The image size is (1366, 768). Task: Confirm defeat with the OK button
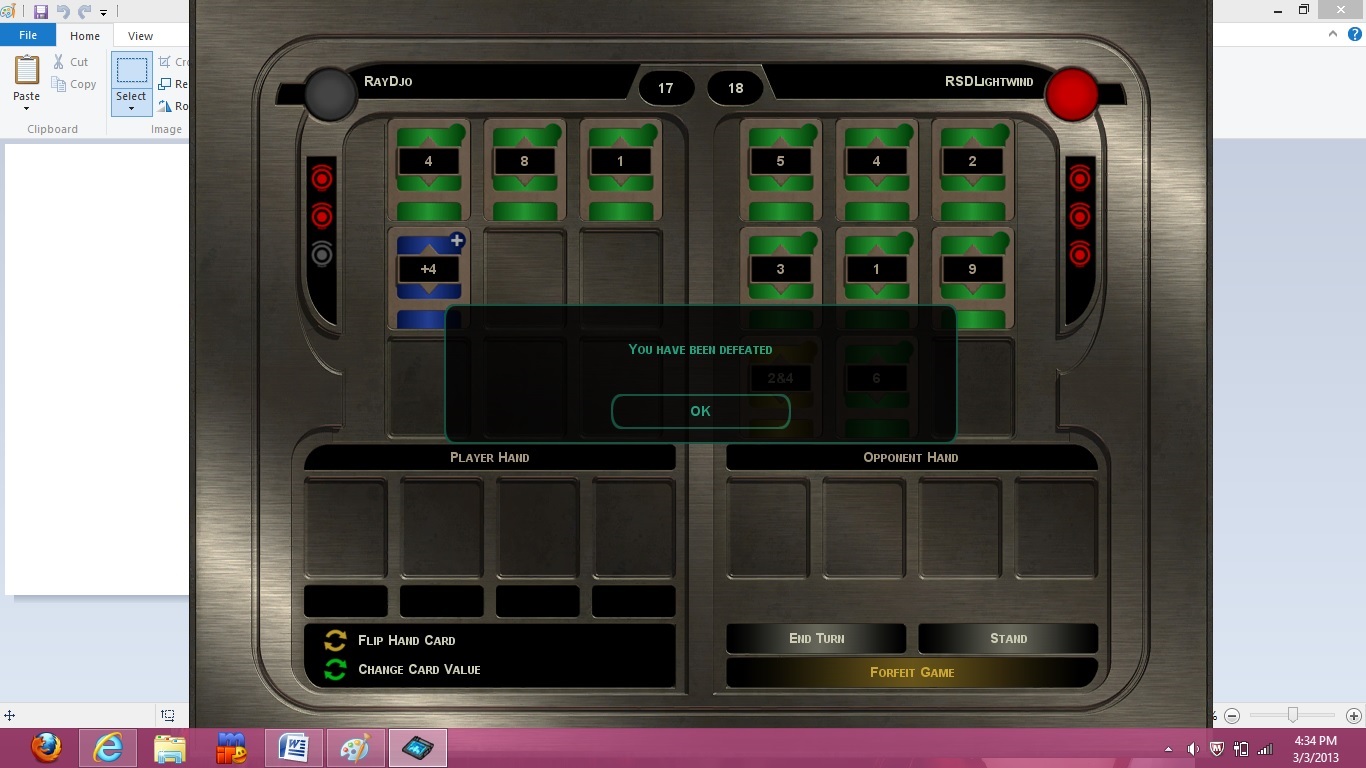[x=700, y=411]
